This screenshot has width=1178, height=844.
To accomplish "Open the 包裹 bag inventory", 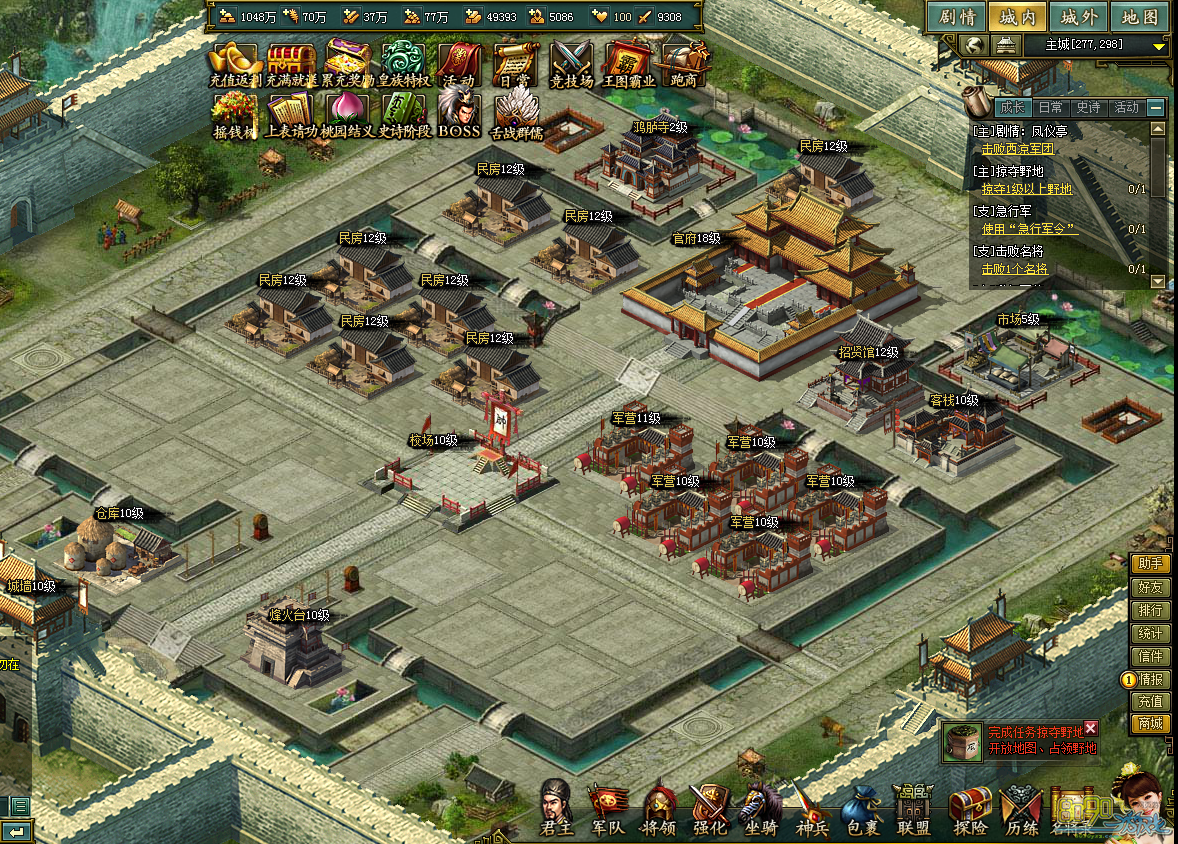I will [x=861, y=808].
